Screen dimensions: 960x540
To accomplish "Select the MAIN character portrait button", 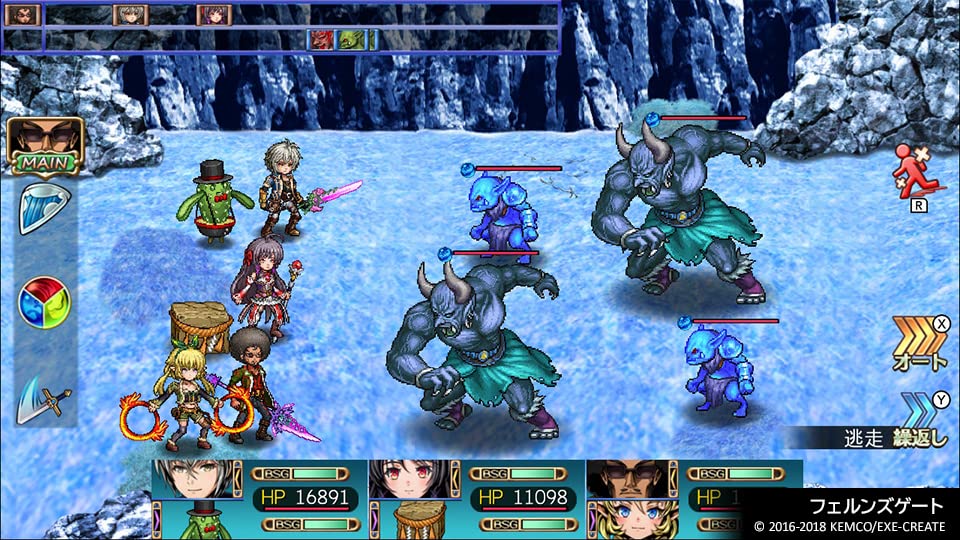I will [x=44, y=147].
